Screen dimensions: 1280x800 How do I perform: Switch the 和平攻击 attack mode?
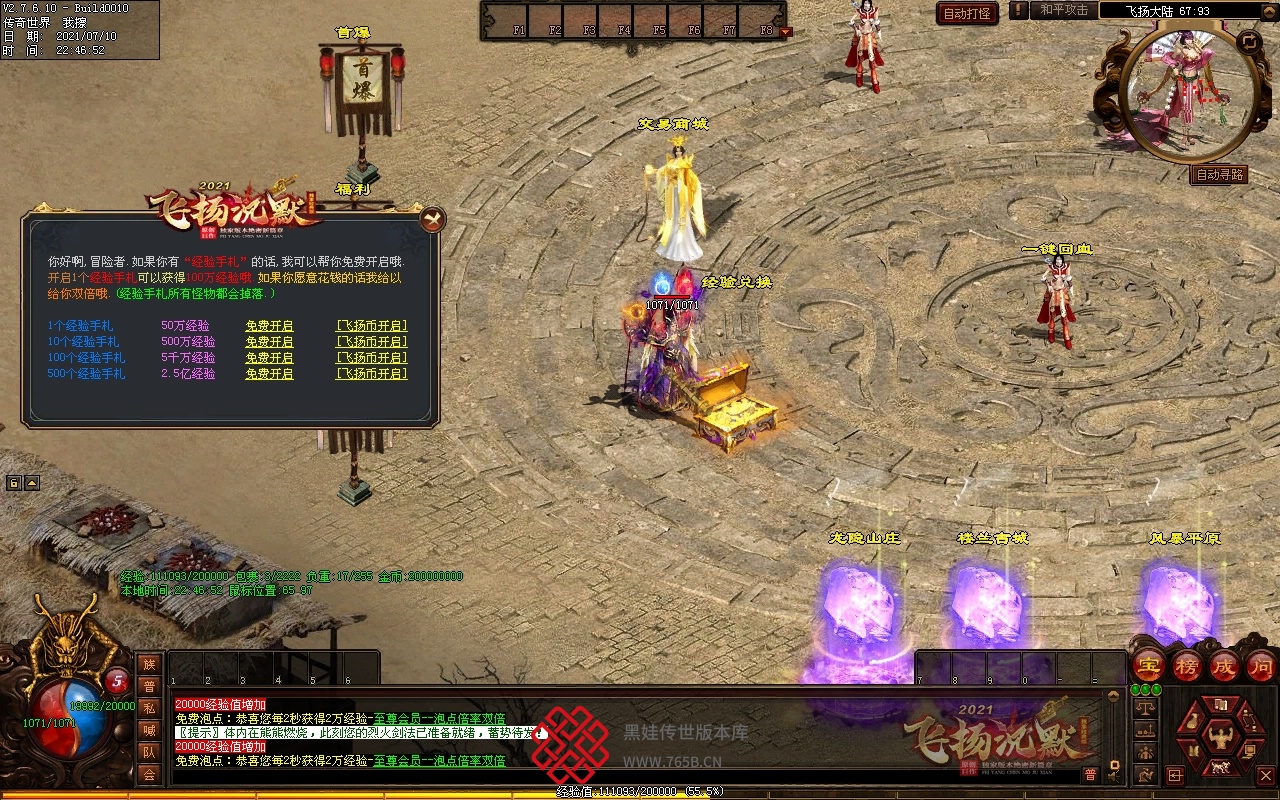tap(1063, 10)
